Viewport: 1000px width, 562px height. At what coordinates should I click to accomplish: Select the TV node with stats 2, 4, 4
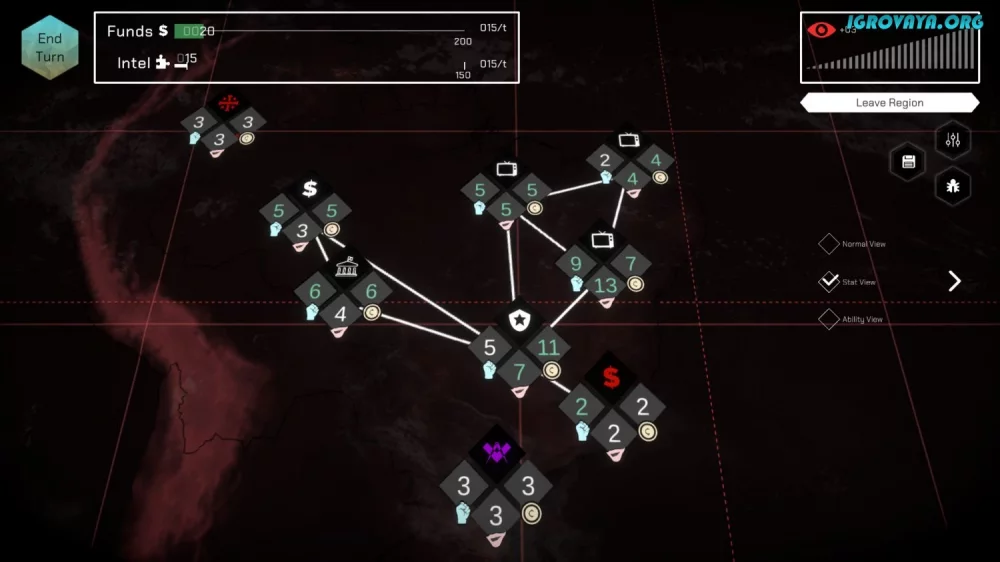point(629,139)
